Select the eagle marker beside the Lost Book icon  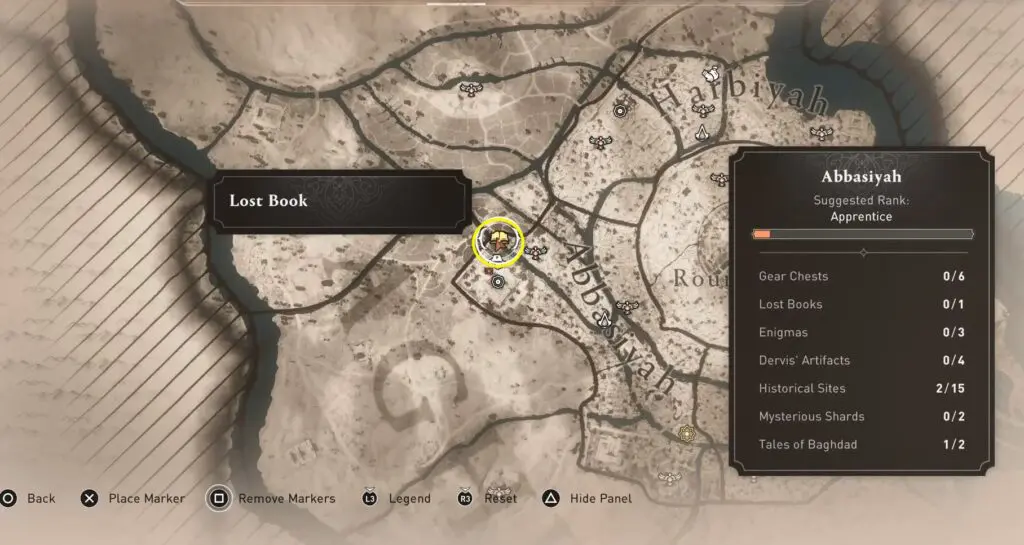tap(538, 251)
